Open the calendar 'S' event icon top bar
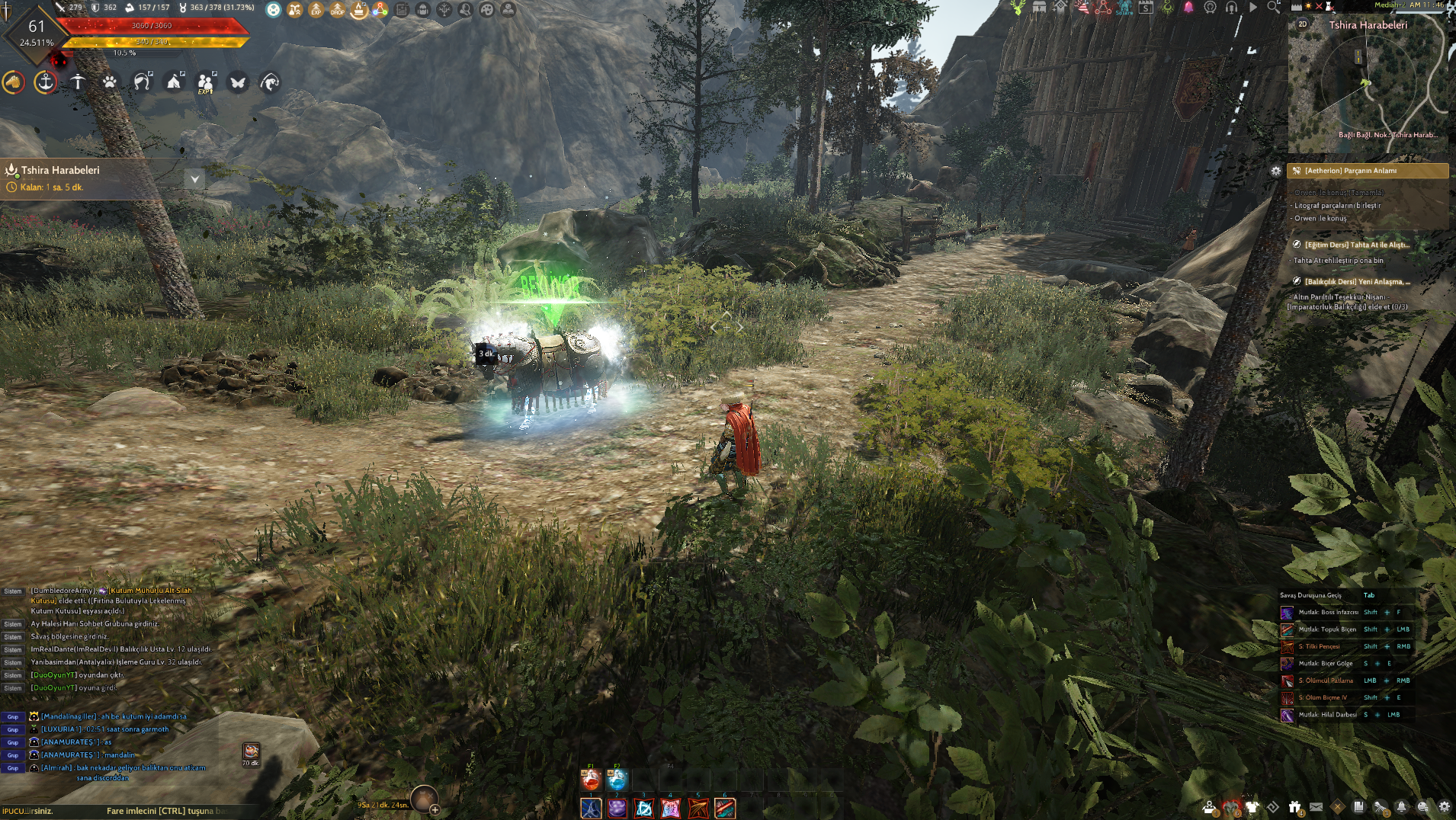 point(1146,8)
